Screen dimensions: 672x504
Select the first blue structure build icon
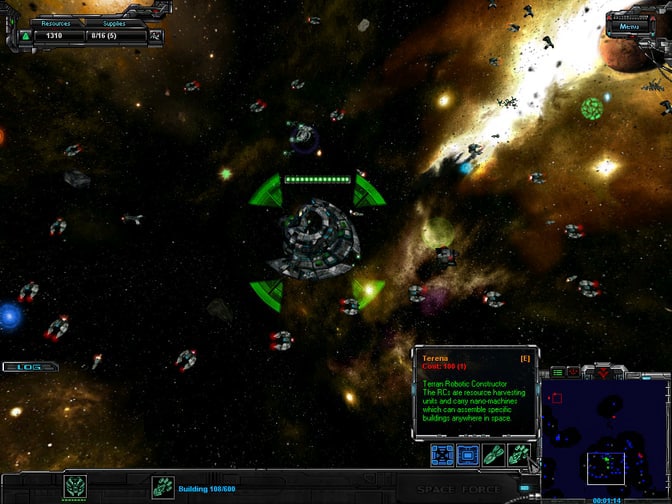[x=443, y=456]
